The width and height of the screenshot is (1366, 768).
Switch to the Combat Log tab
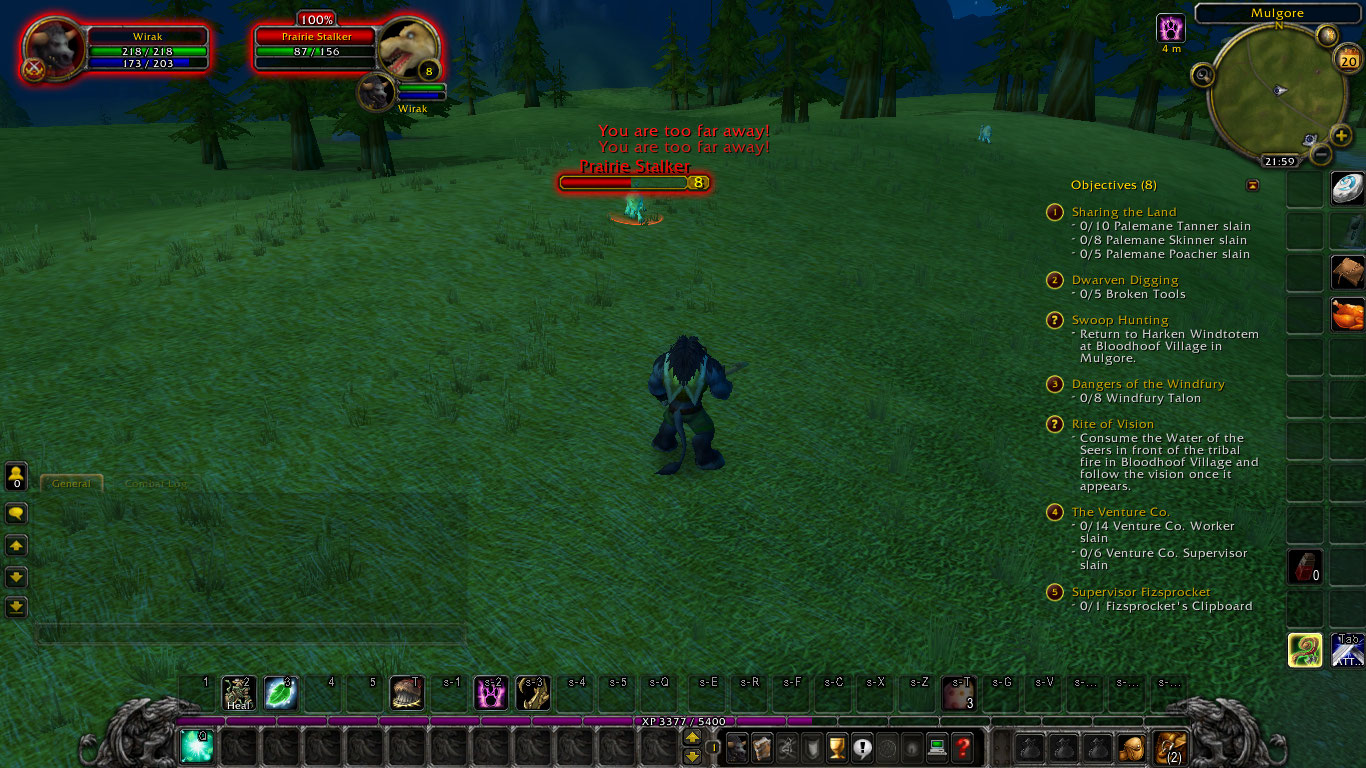click(155, 483)
